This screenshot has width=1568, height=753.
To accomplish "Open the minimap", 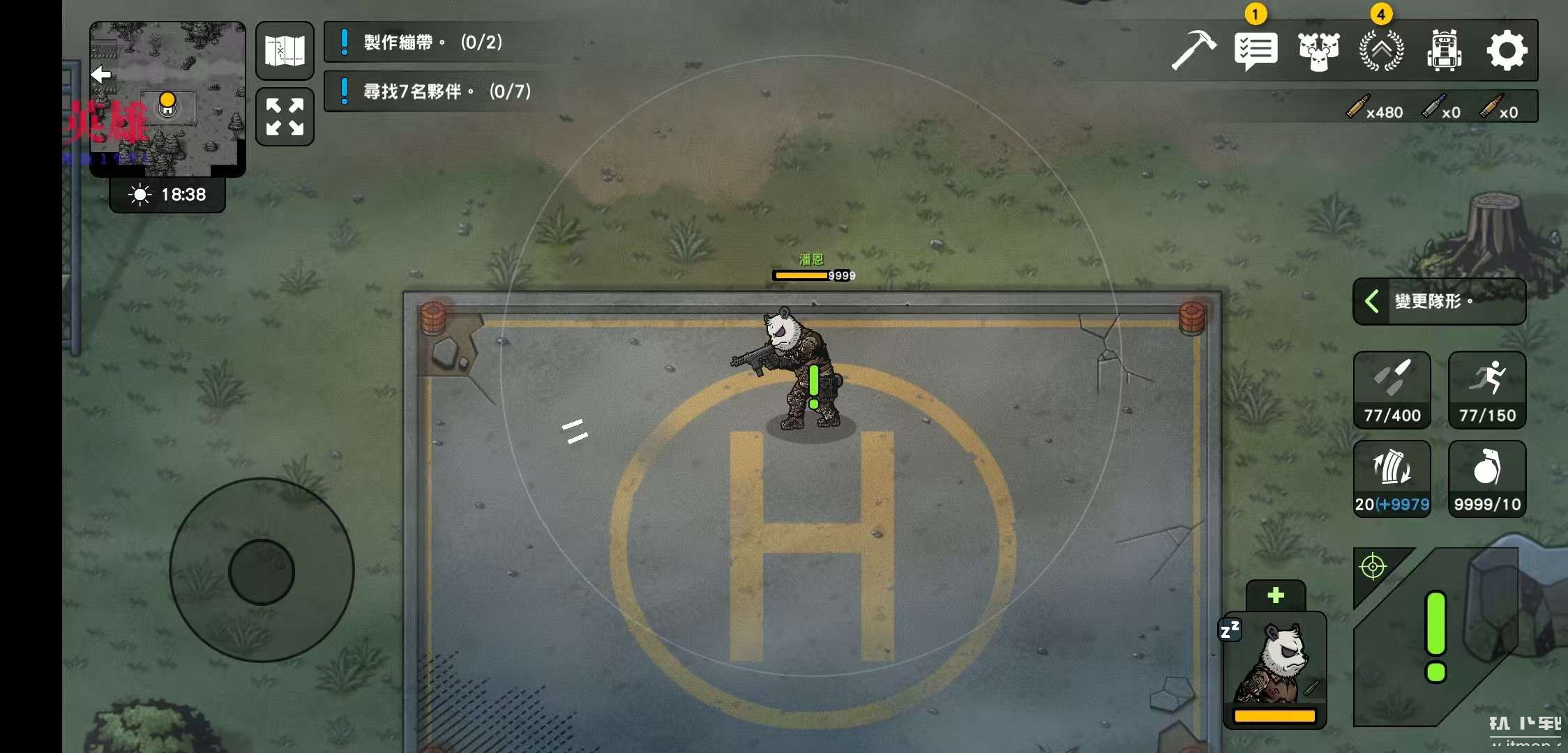I will point(167,98).
